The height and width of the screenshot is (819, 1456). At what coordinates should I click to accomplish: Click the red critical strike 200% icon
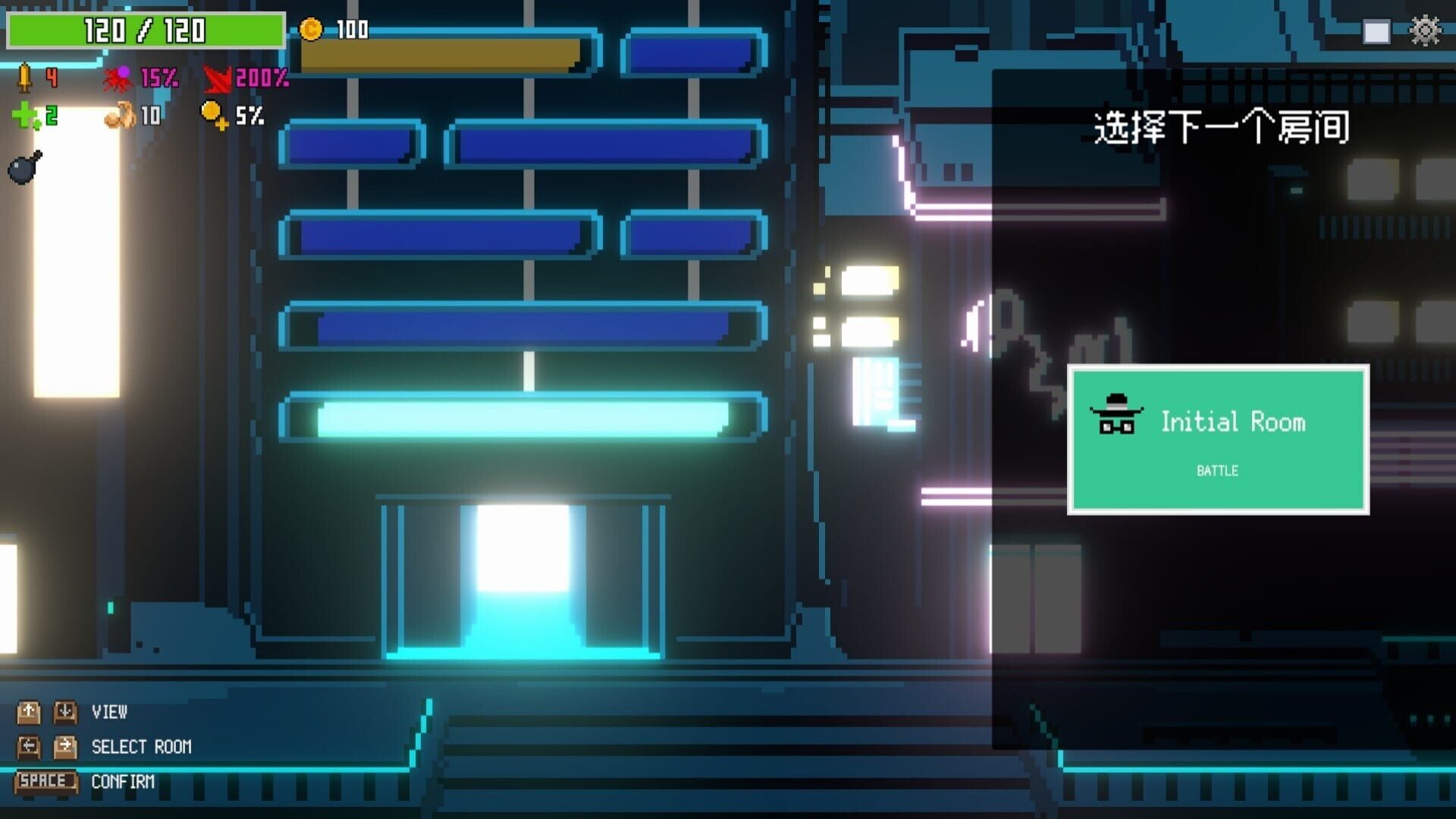(x=215, y=78)
